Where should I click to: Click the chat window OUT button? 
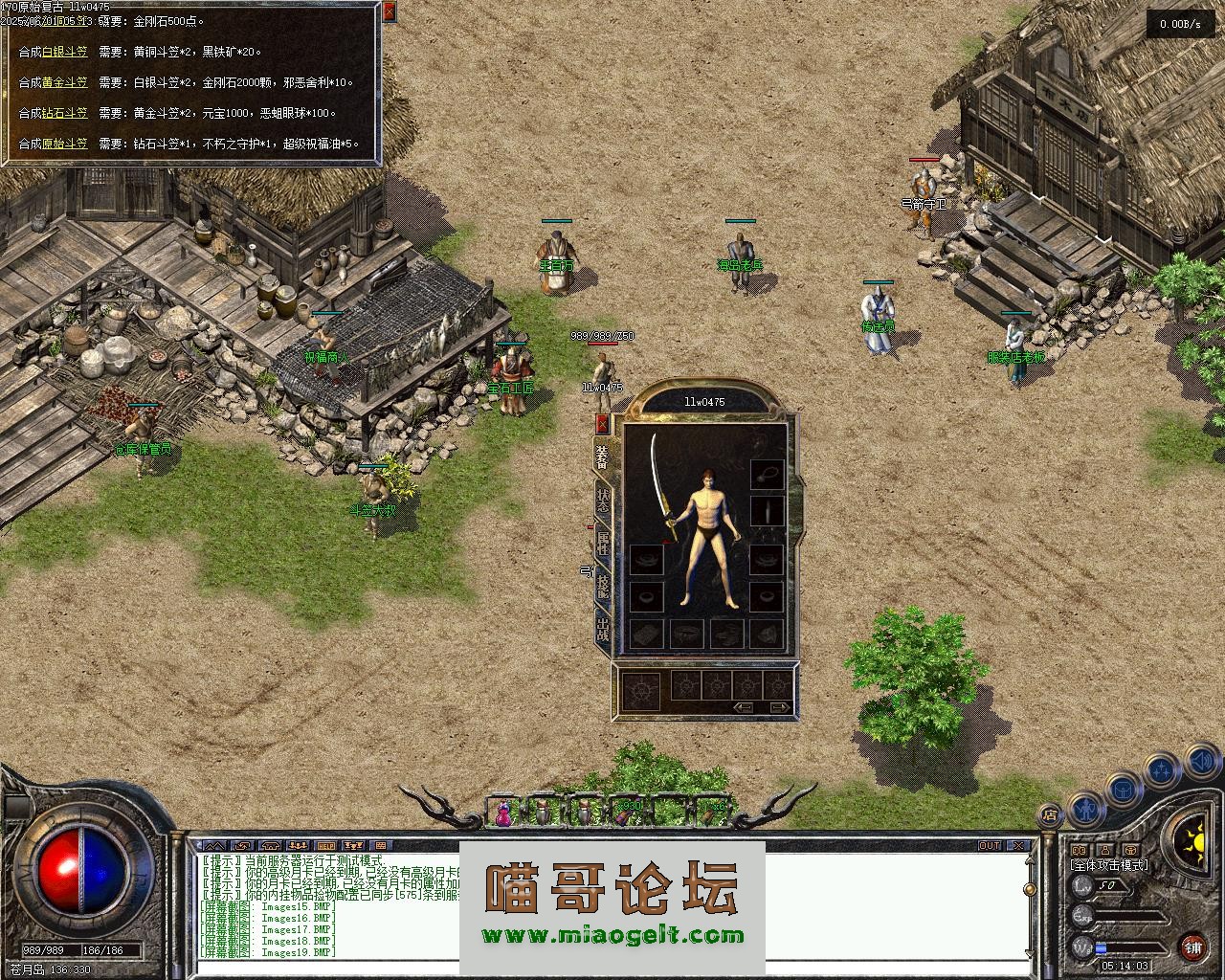point(990,846)
